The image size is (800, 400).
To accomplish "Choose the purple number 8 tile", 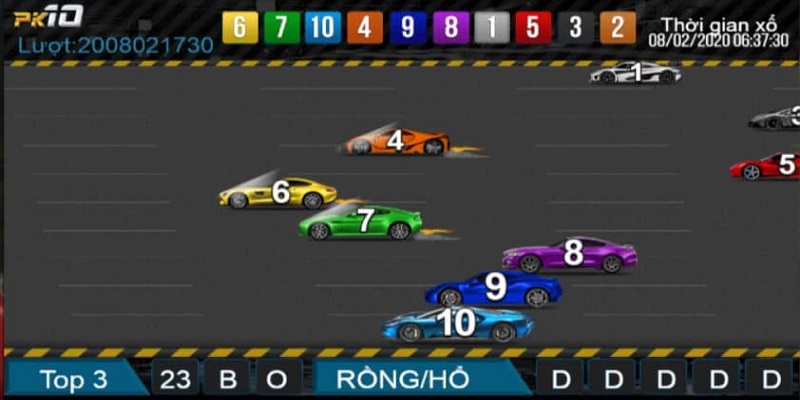I will point(449,27).
